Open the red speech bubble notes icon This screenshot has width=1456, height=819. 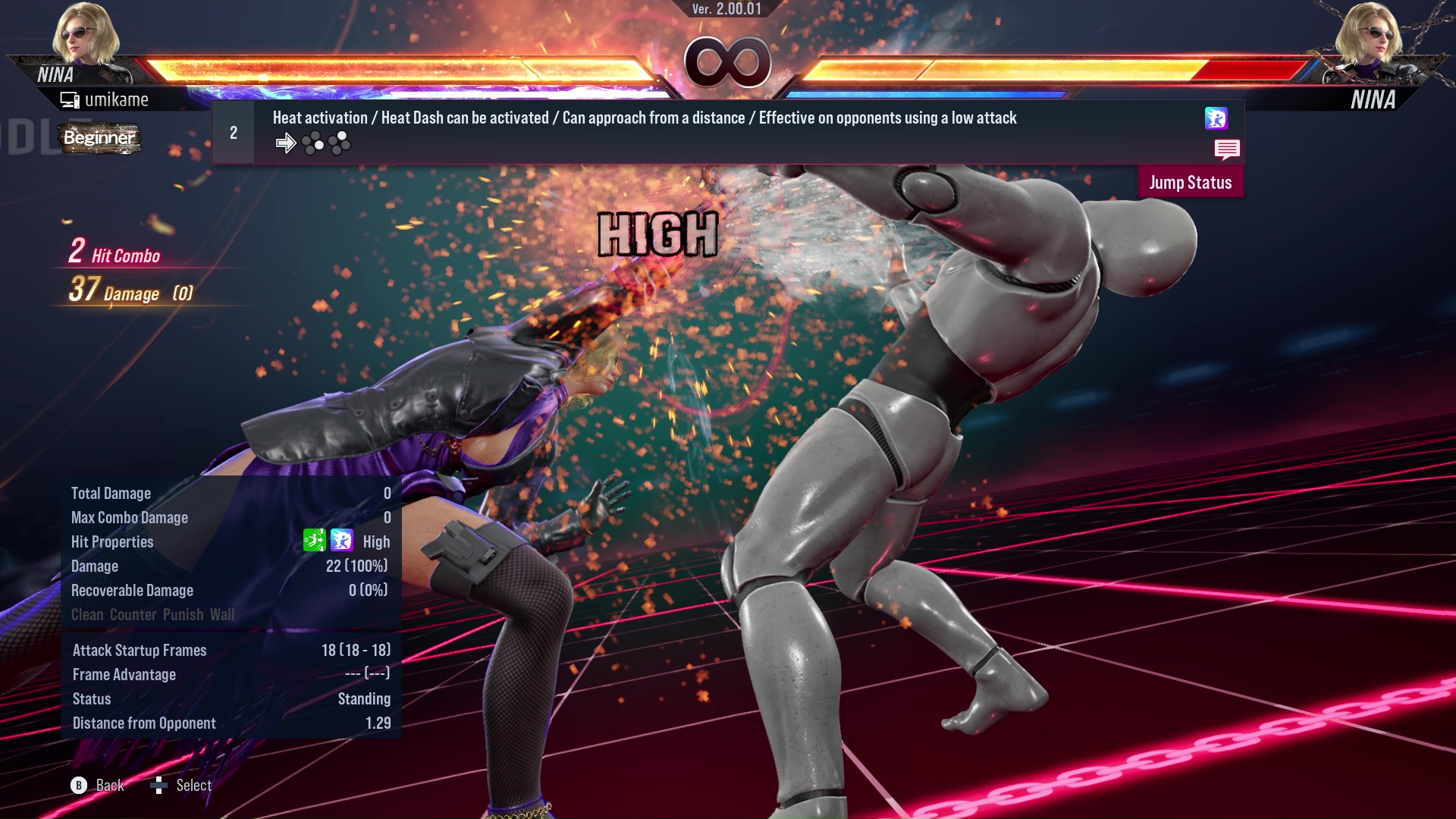(1226, 149)
